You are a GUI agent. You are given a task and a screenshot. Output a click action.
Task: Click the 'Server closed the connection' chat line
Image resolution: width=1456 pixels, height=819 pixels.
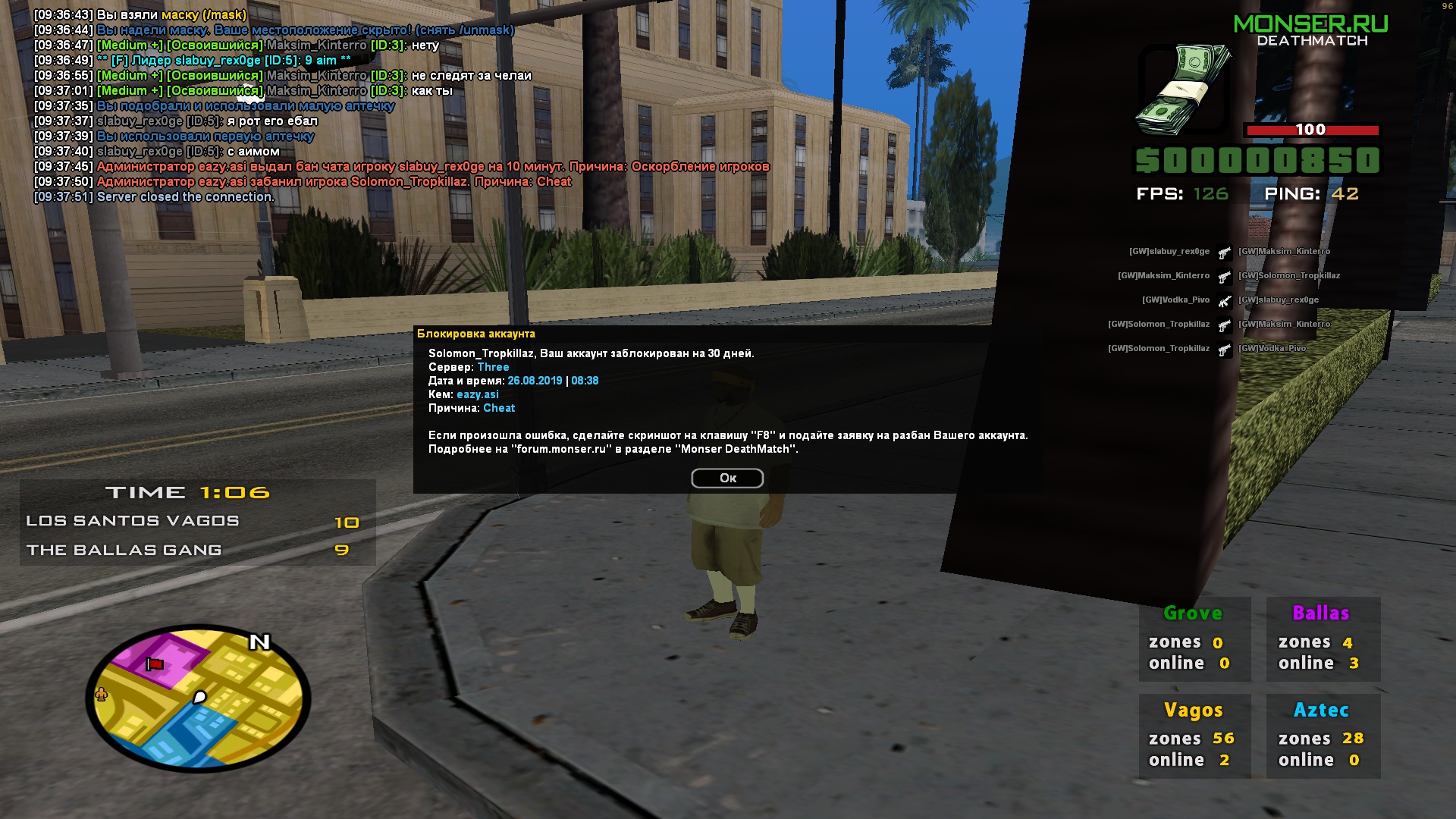(x=185, y=197)
